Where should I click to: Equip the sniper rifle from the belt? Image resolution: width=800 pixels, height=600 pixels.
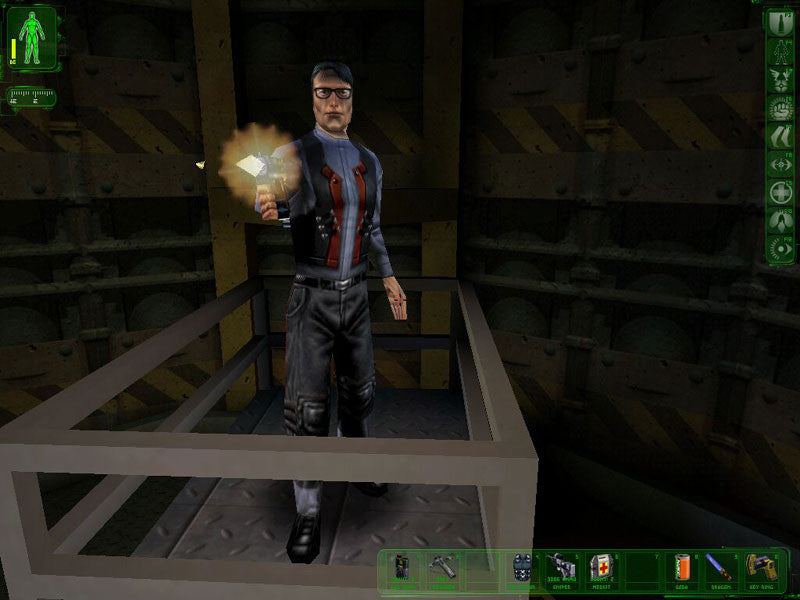pos(561,568)
